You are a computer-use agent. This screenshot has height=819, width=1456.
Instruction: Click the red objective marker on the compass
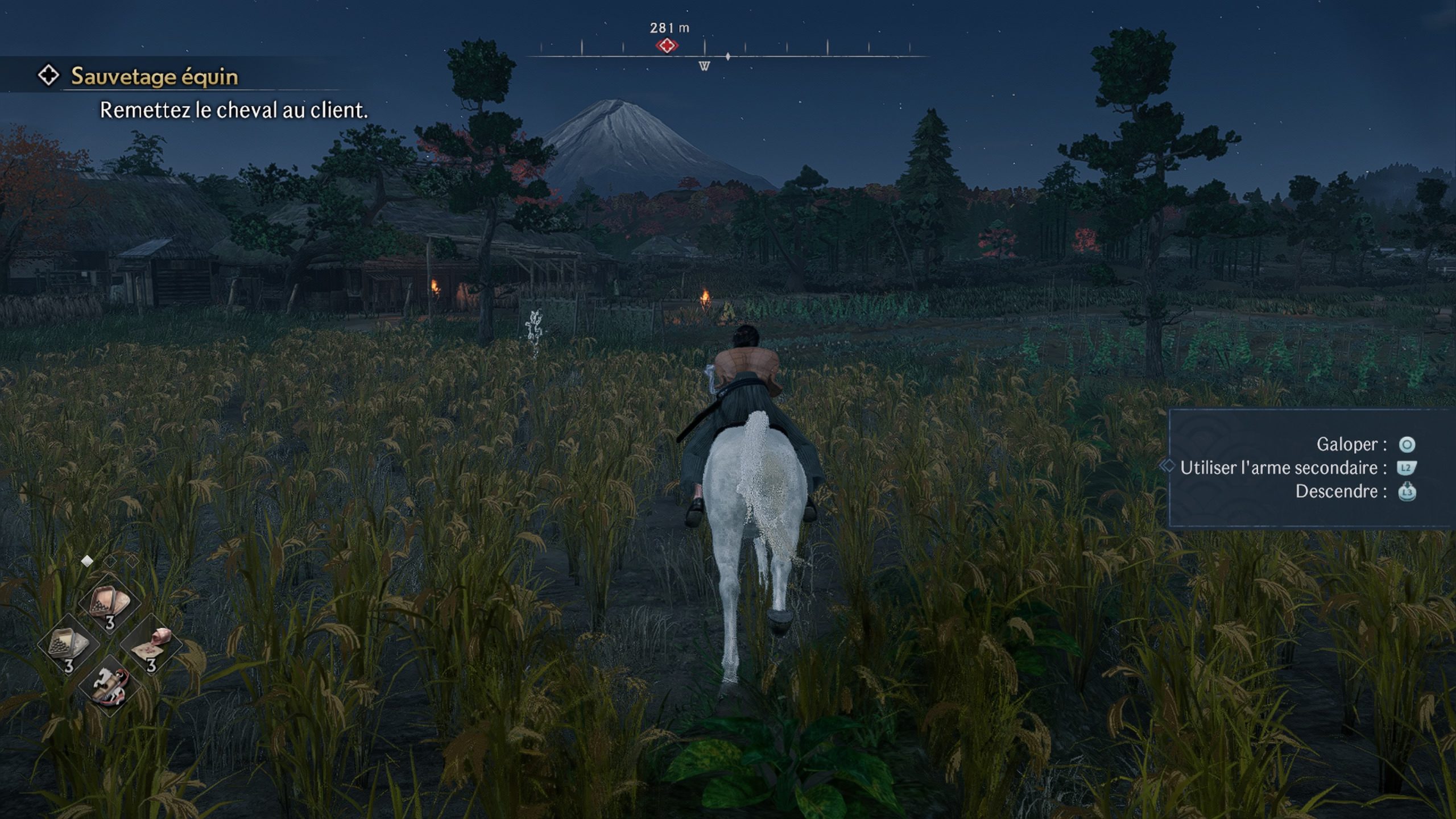pyautogui.click(x=667, y=45)
